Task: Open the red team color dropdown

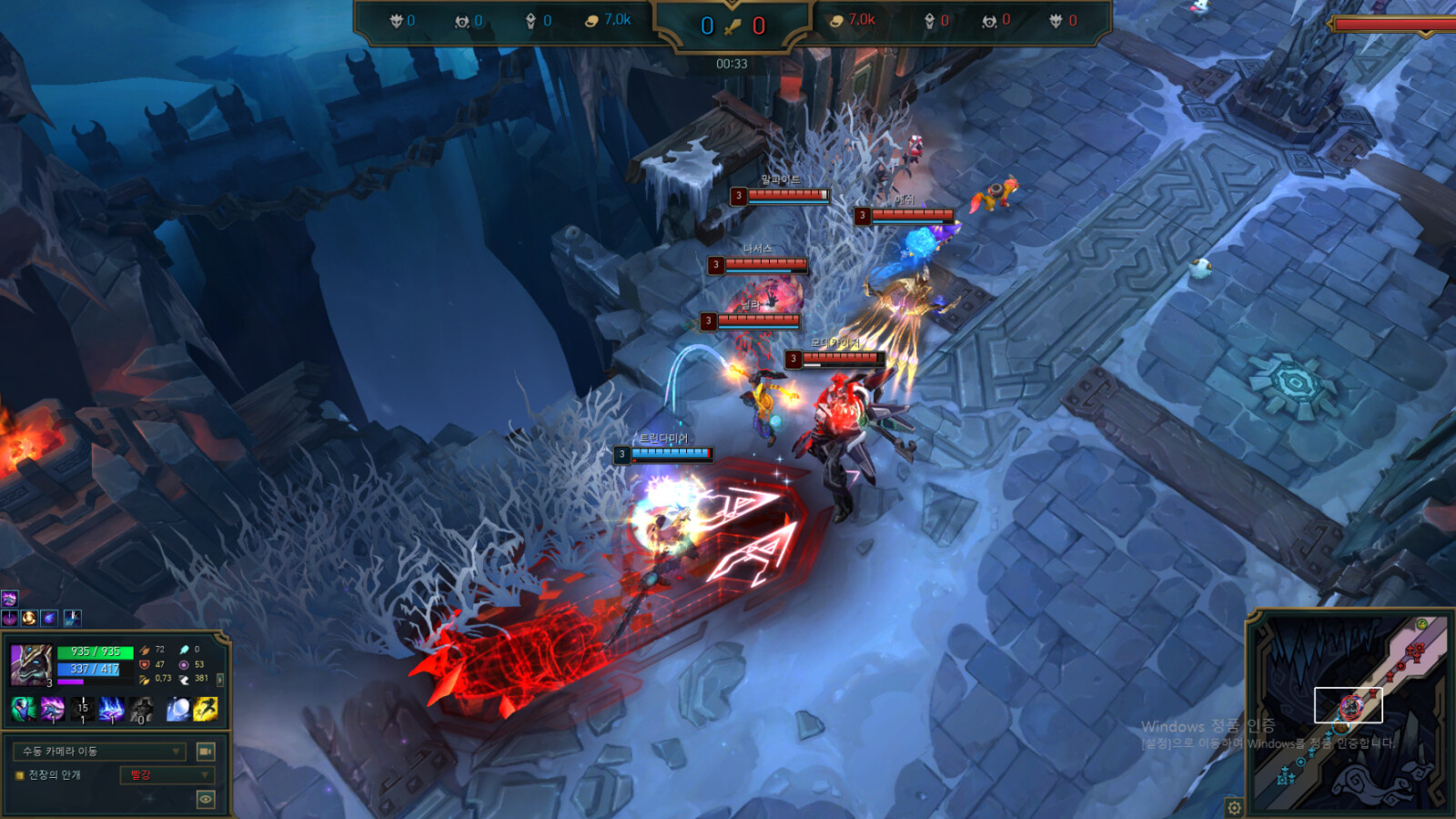Action: 167,775
